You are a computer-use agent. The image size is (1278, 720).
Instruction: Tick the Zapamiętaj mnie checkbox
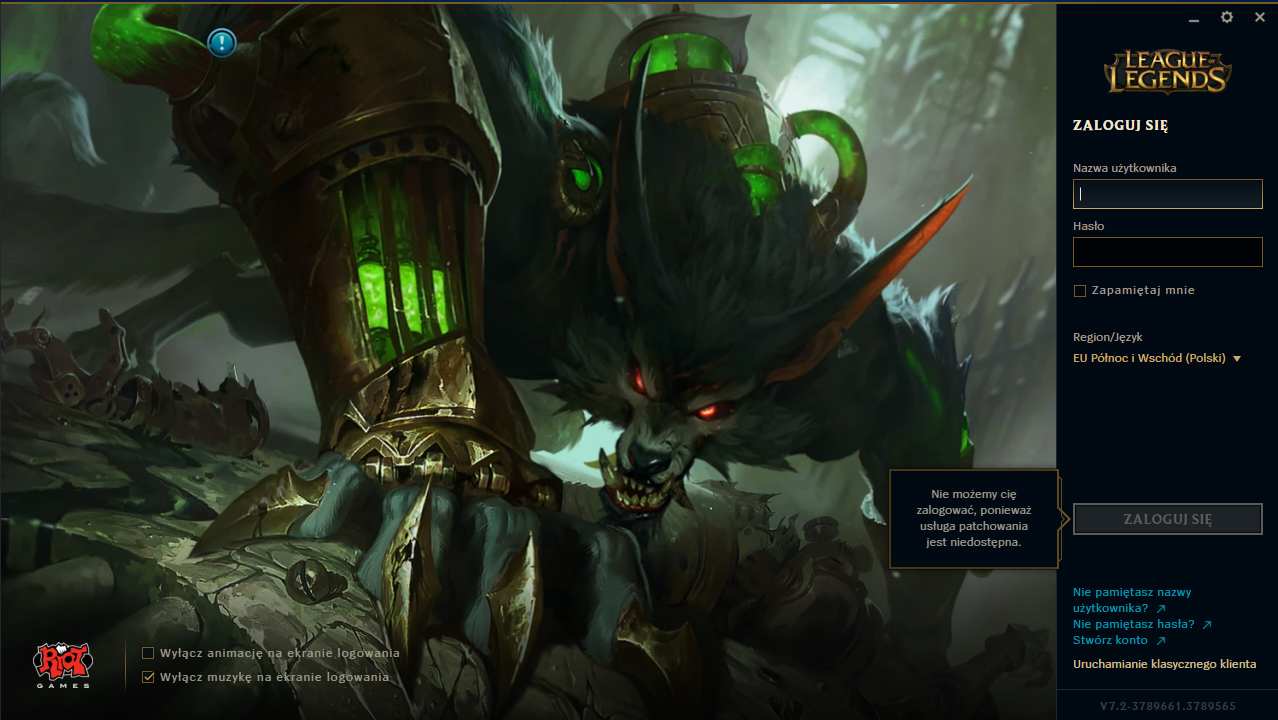1080,291
